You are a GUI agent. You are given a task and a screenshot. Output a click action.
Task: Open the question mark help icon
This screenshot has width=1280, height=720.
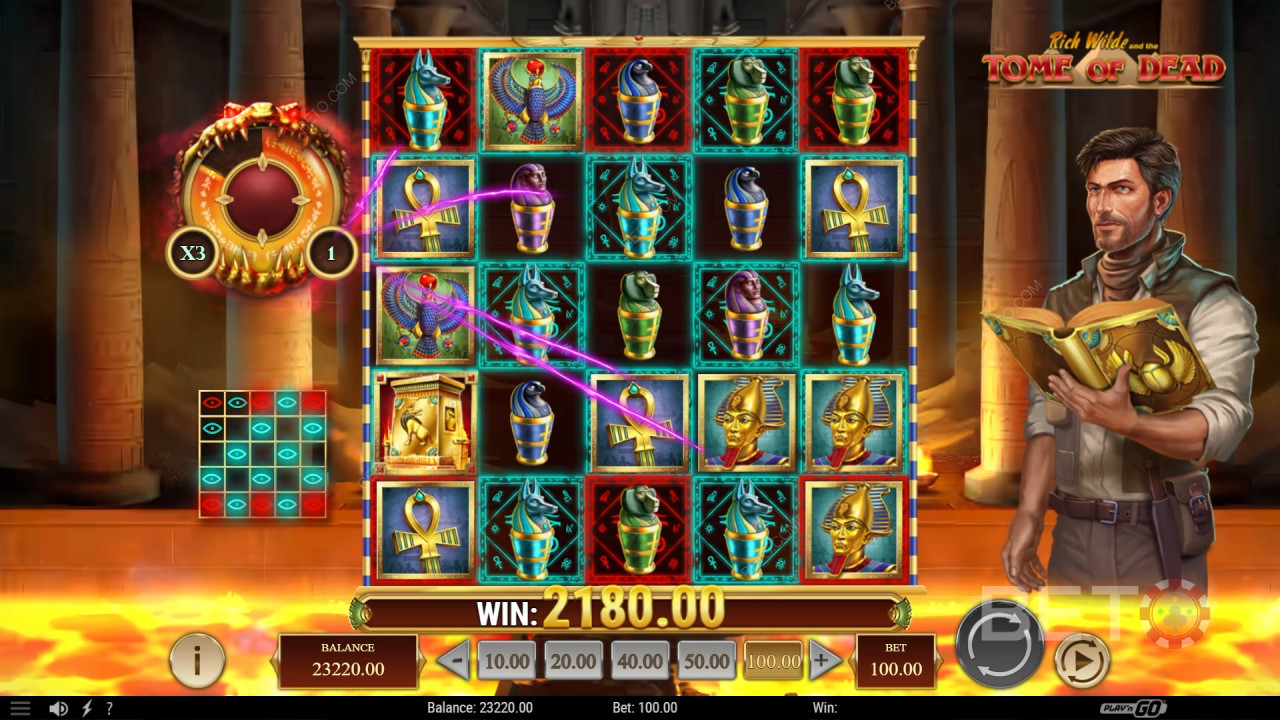tap(110, 707)
